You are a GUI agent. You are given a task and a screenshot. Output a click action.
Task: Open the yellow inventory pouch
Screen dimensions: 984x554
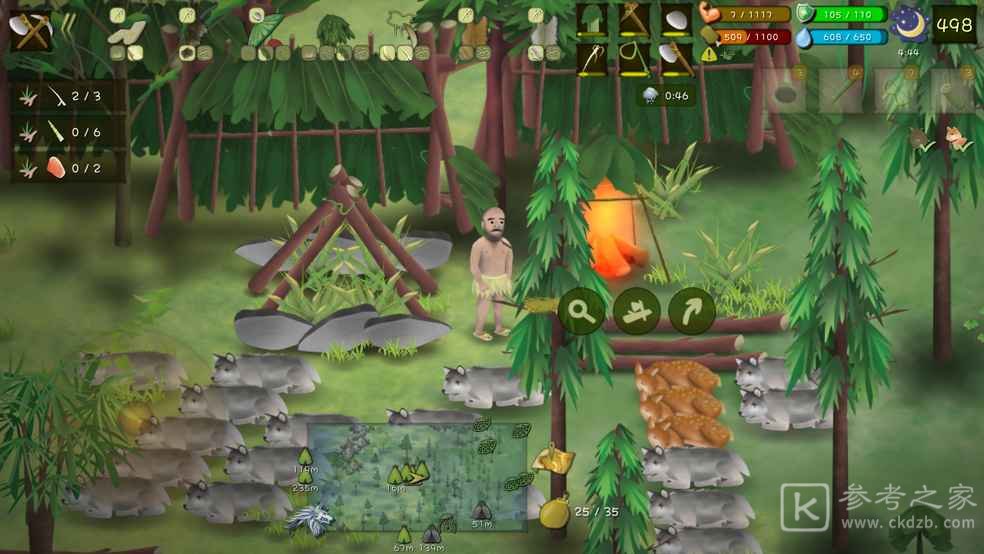click(554, 513)
